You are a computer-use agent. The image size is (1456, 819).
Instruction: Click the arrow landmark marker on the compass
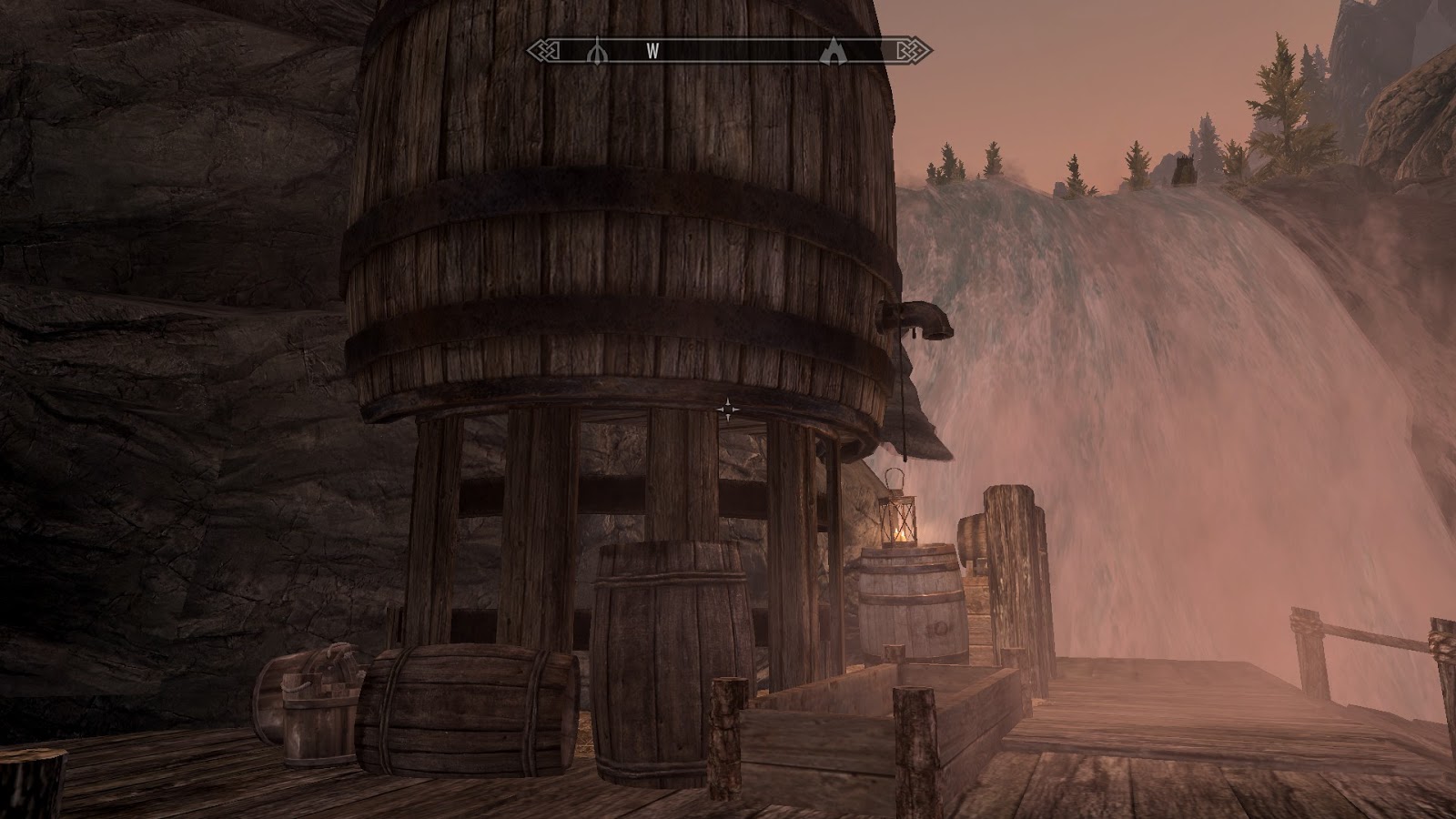pyautogui.click(x=598, y=50)
